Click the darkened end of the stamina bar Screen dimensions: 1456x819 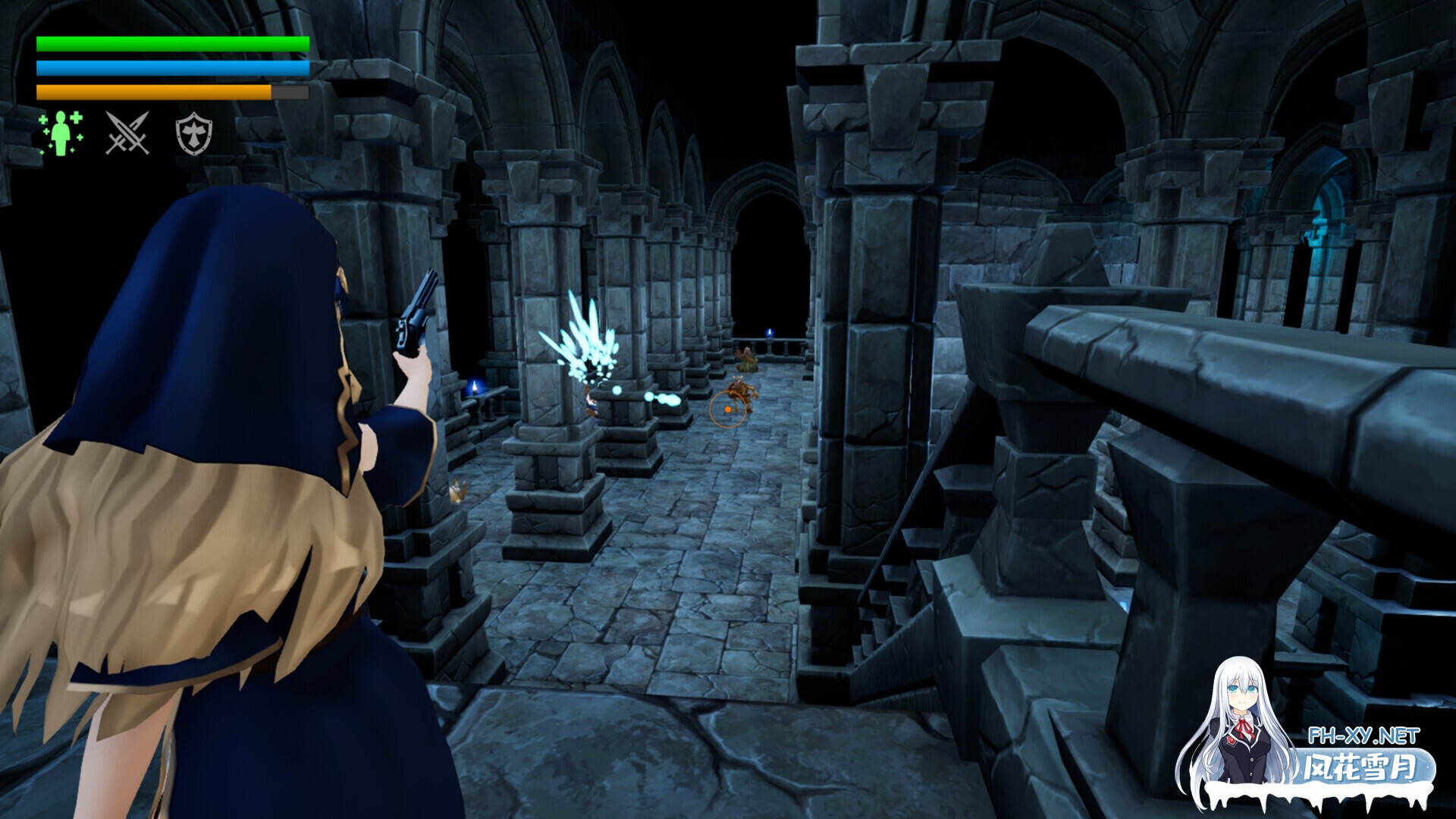point(290,93)
